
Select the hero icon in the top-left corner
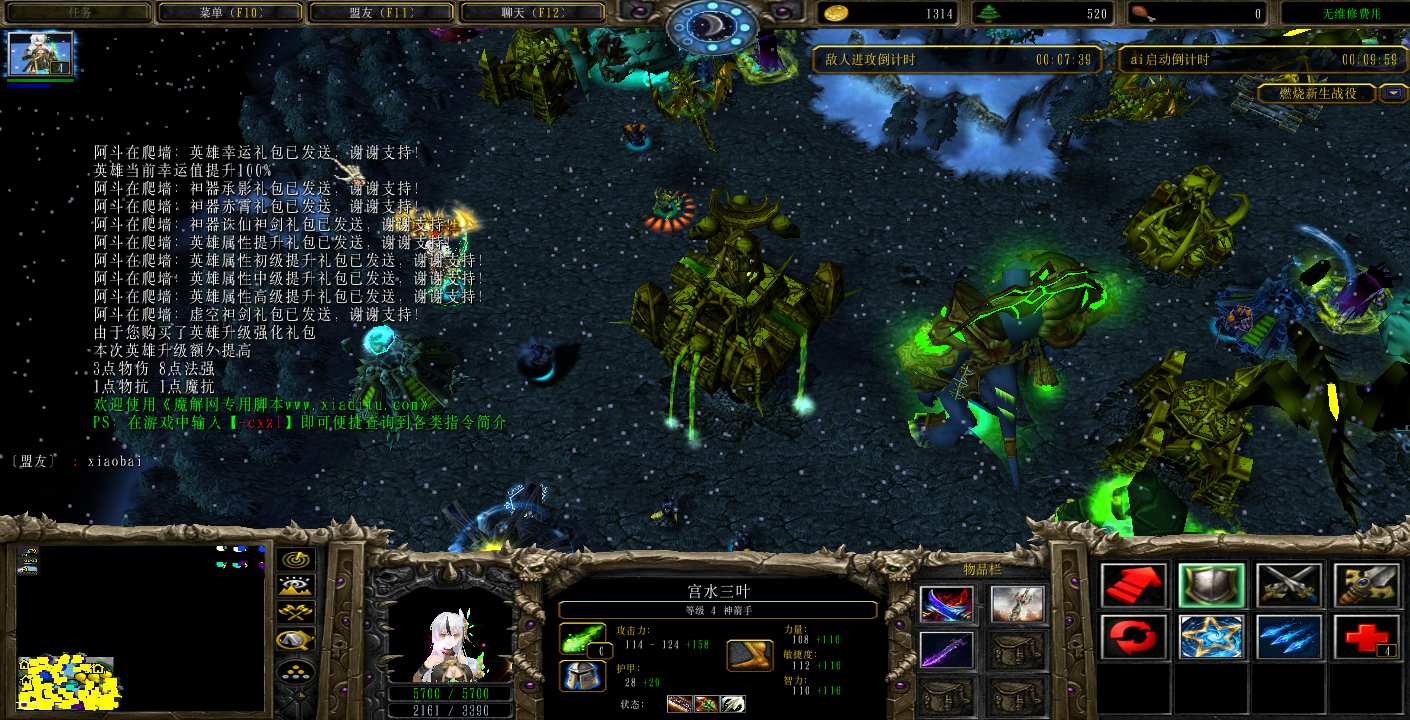click(41, 54)
